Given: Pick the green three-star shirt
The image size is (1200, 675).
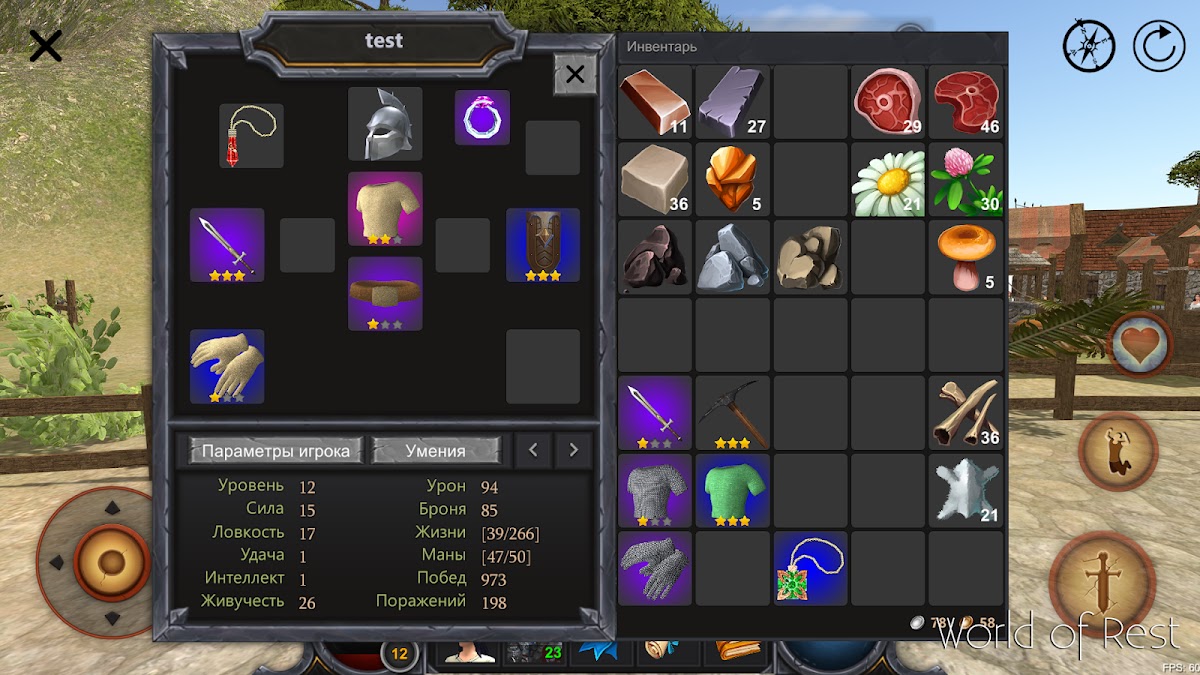Looking at the screenshot, I should [x=733, y=490].
